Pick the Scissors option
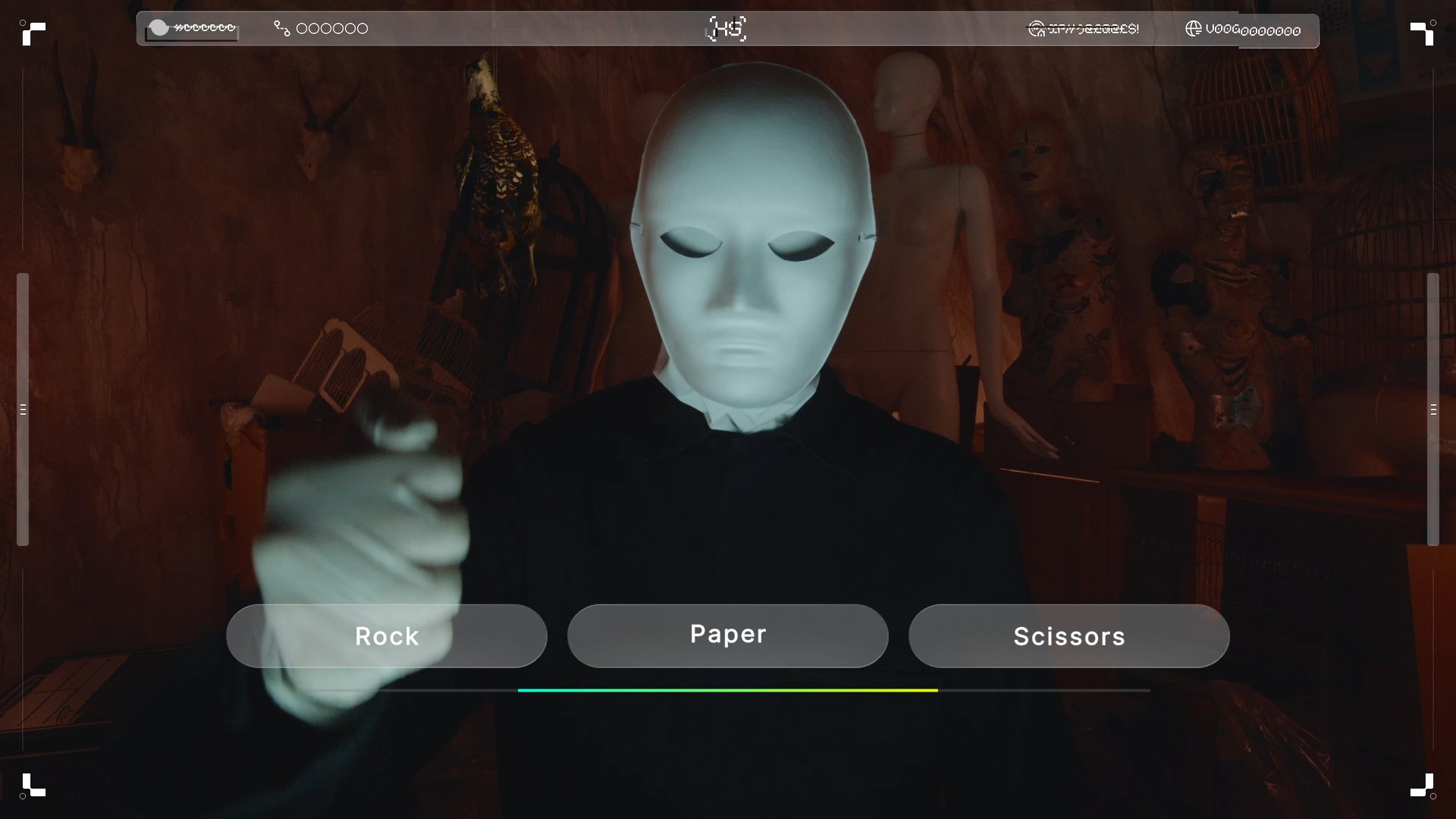The image size is (1456, 819). 1068,635
